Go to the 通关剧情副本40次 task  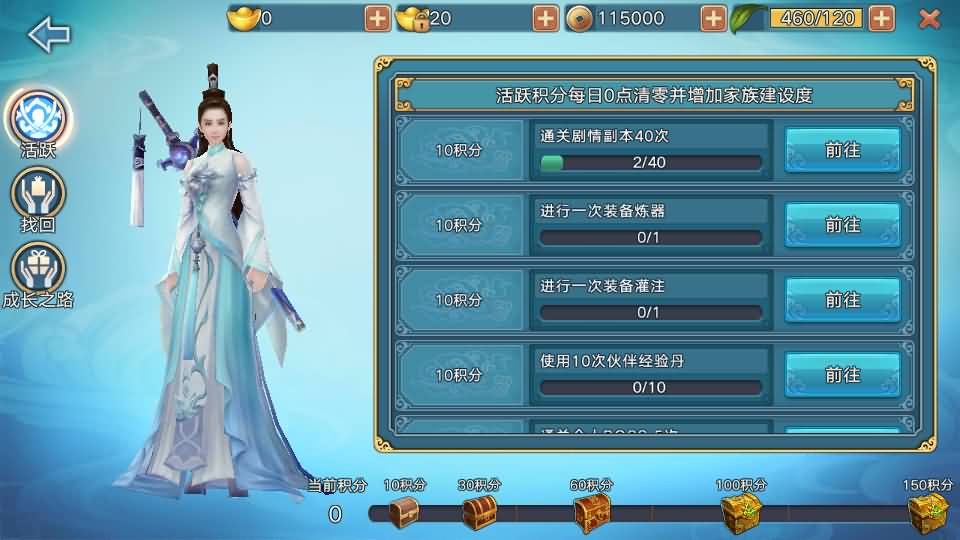(x=842, y=150)
